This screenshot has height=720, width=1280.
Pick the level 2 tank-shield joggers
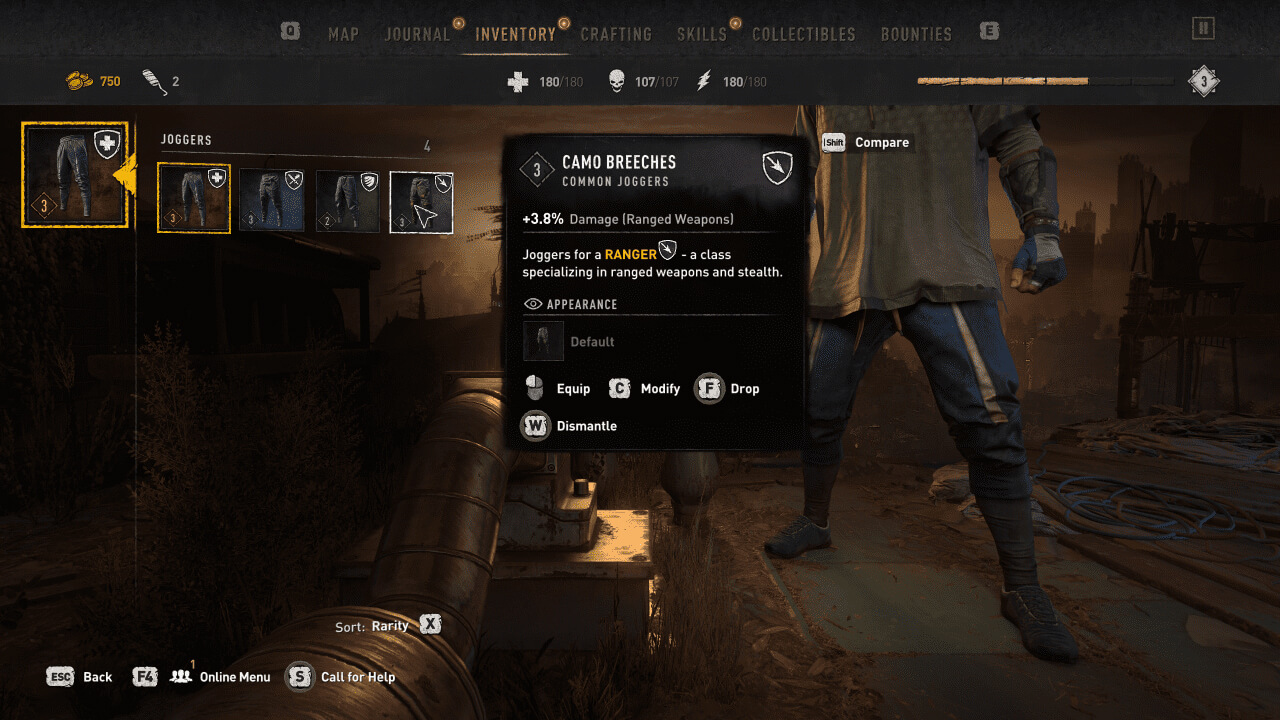click(x=348, y=200)
